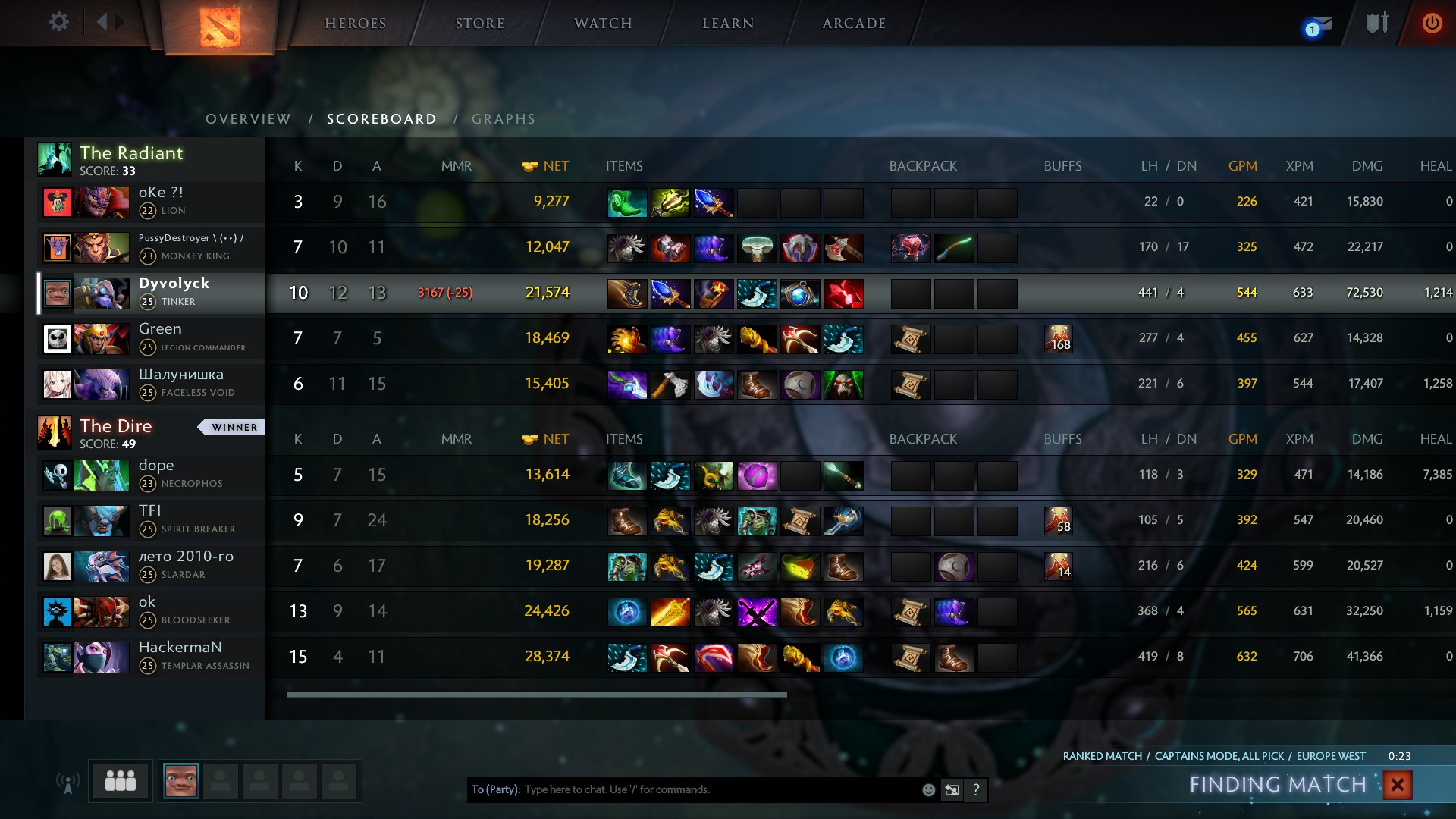This screenshot has width=1456, height=819.
Task: Switch to the Graphs tab
Action: point(504,119)
